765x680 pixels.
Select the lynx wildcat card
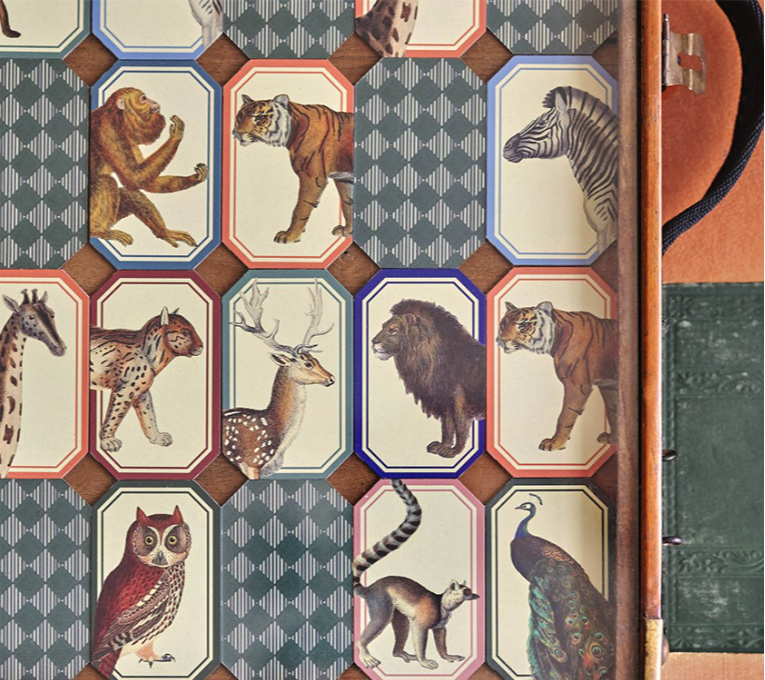155,373
